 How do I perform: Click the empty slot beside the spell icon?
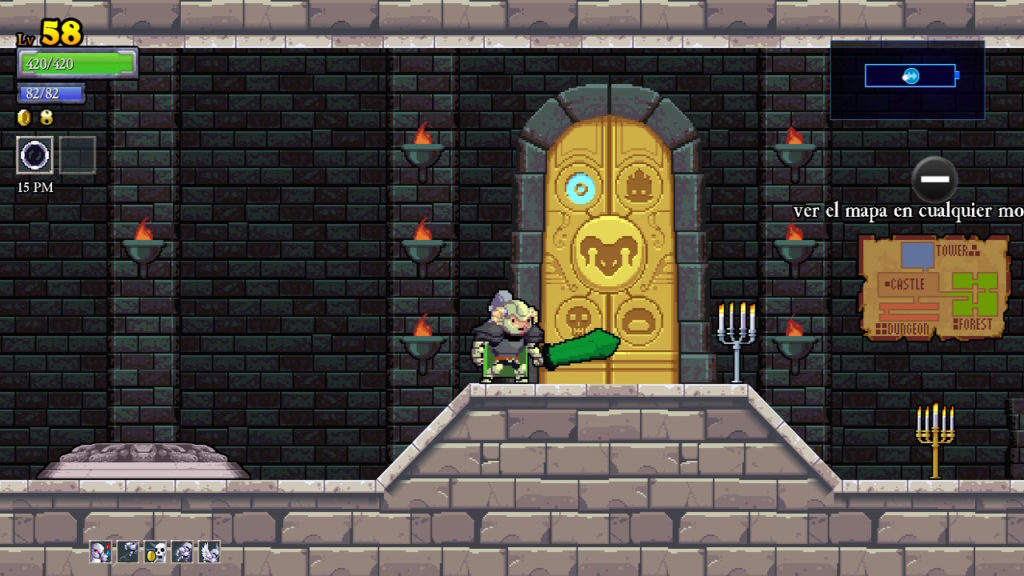(77, 155)
